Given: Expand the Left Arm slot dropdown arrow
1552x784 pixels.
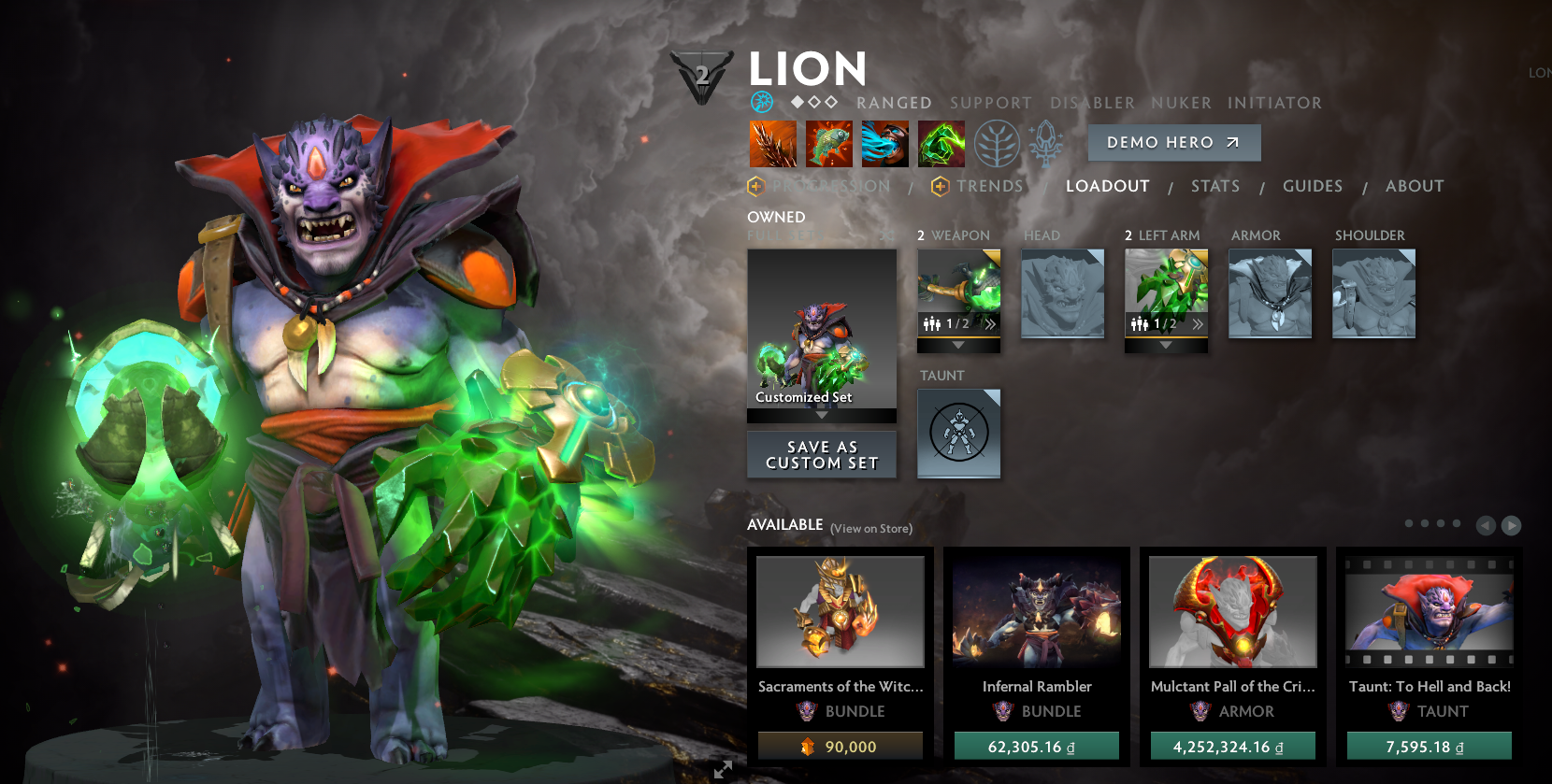Looking at the screenshot, I should [1166, 344].
